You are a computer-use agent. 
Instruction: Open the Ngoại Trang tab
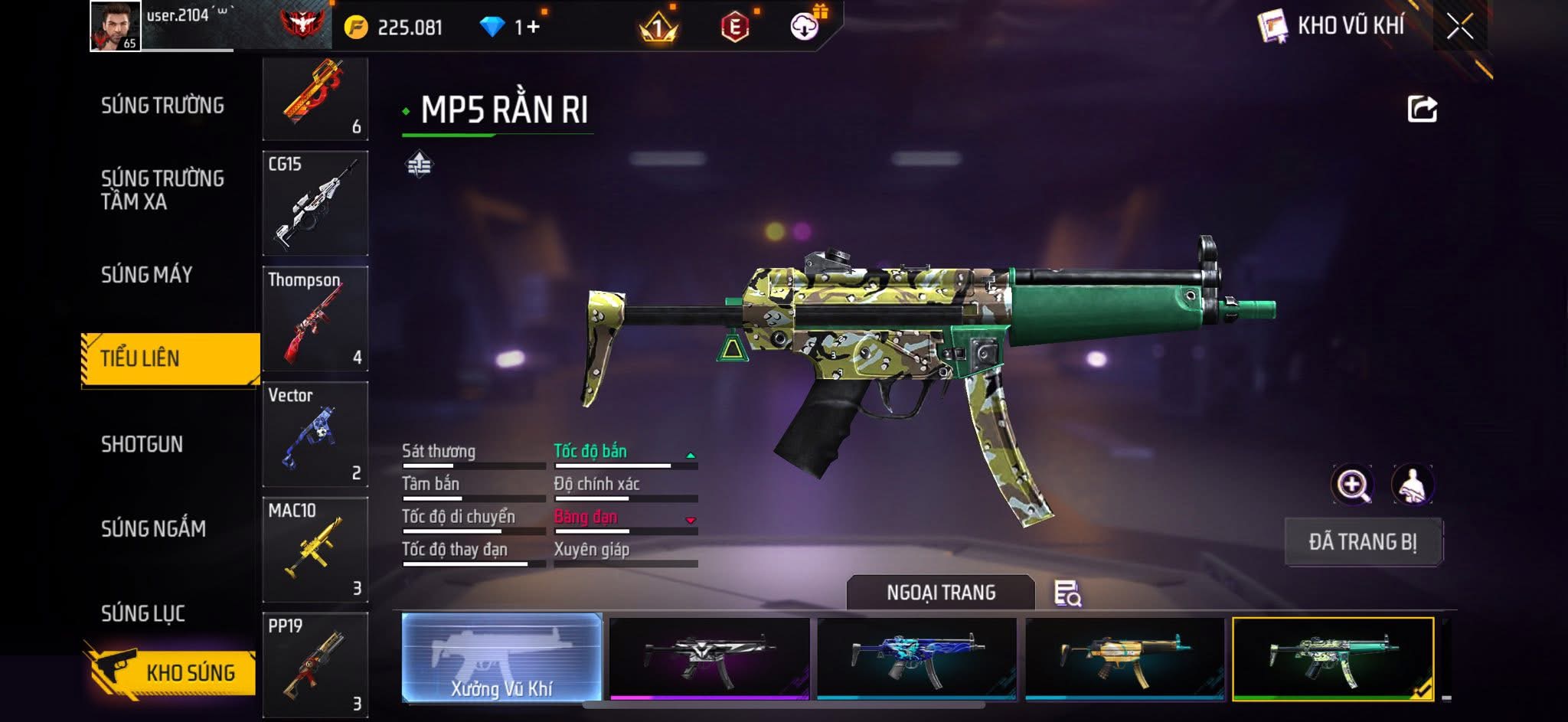click(940, 593)
